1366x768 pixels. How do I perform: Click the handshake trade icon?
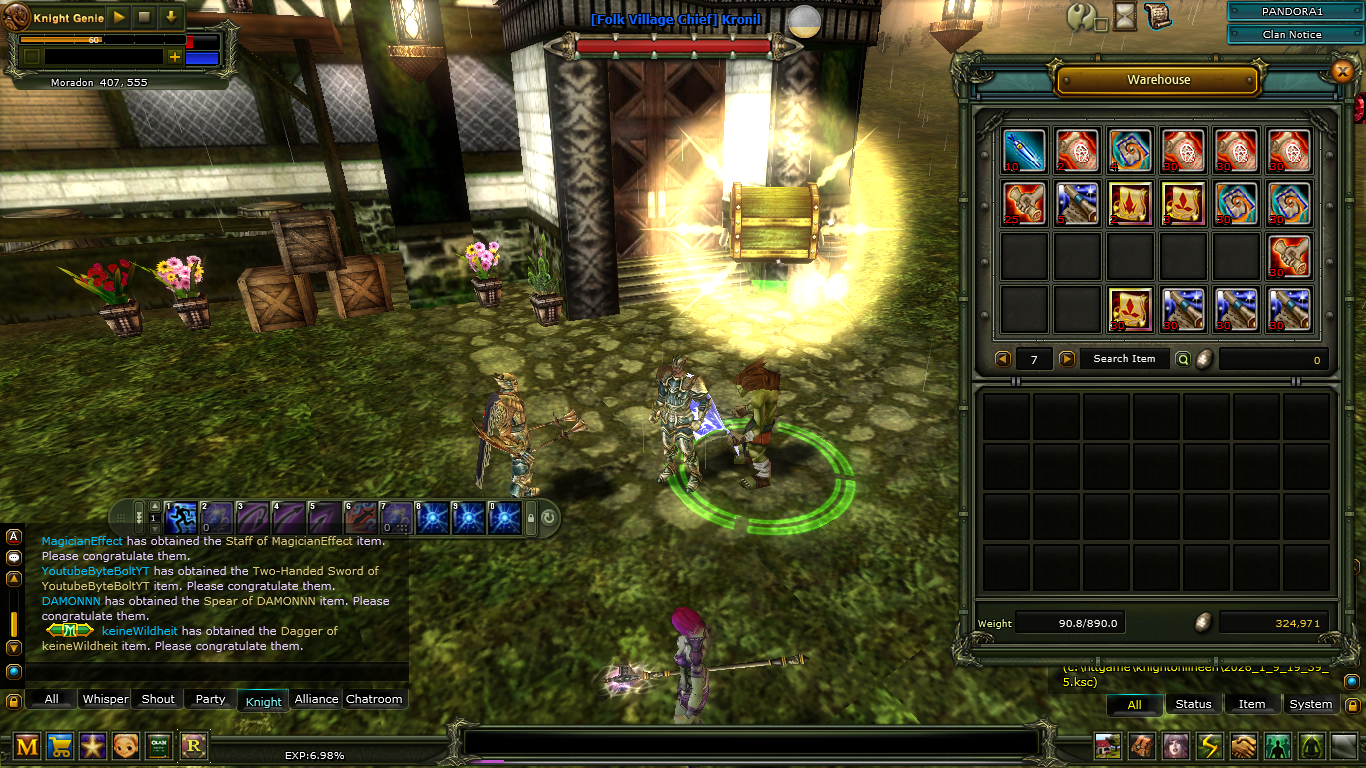1243,745
